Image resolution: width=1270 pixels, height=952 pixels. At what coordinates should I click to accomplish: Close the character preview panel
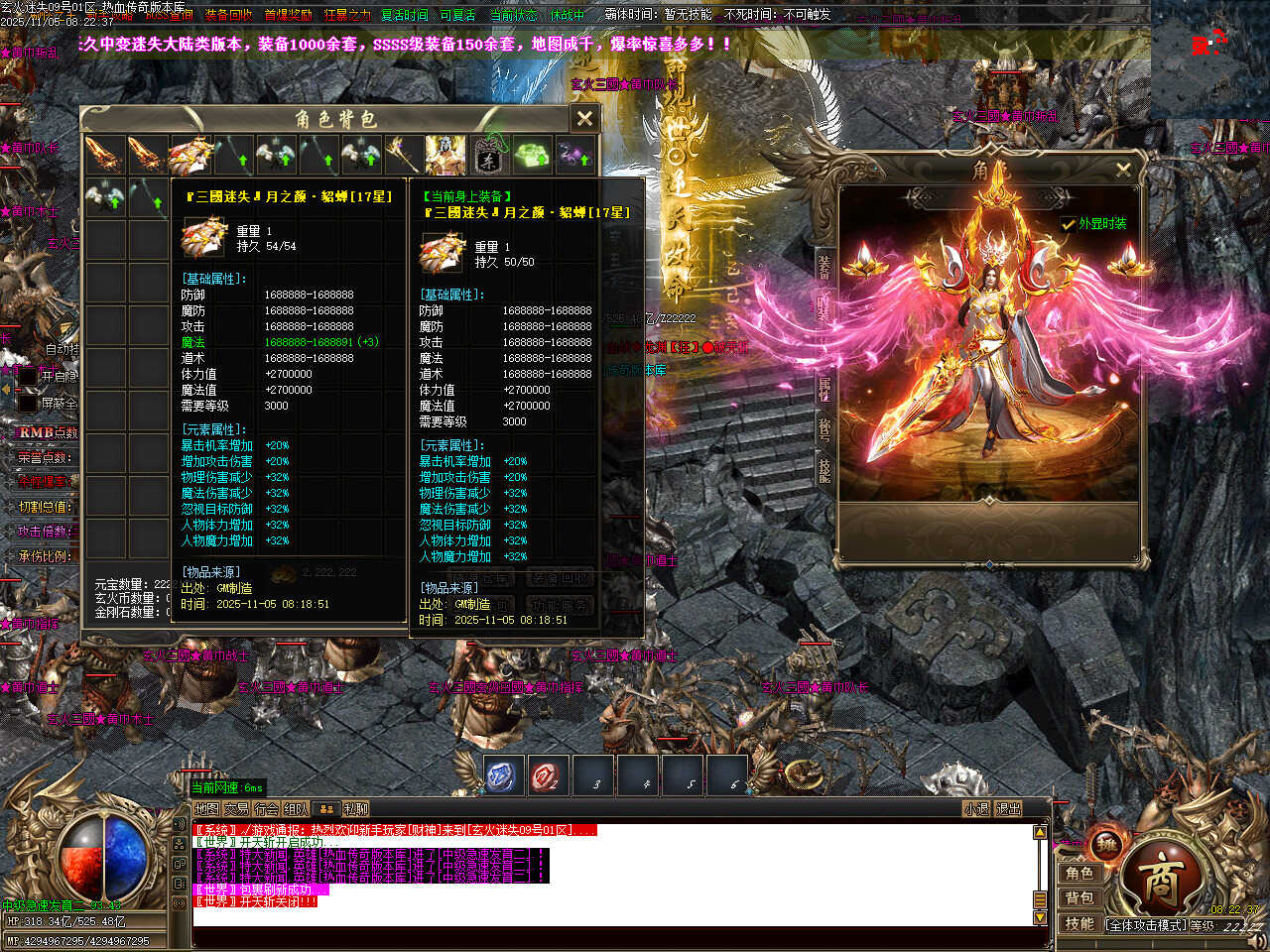[1123, 170]
